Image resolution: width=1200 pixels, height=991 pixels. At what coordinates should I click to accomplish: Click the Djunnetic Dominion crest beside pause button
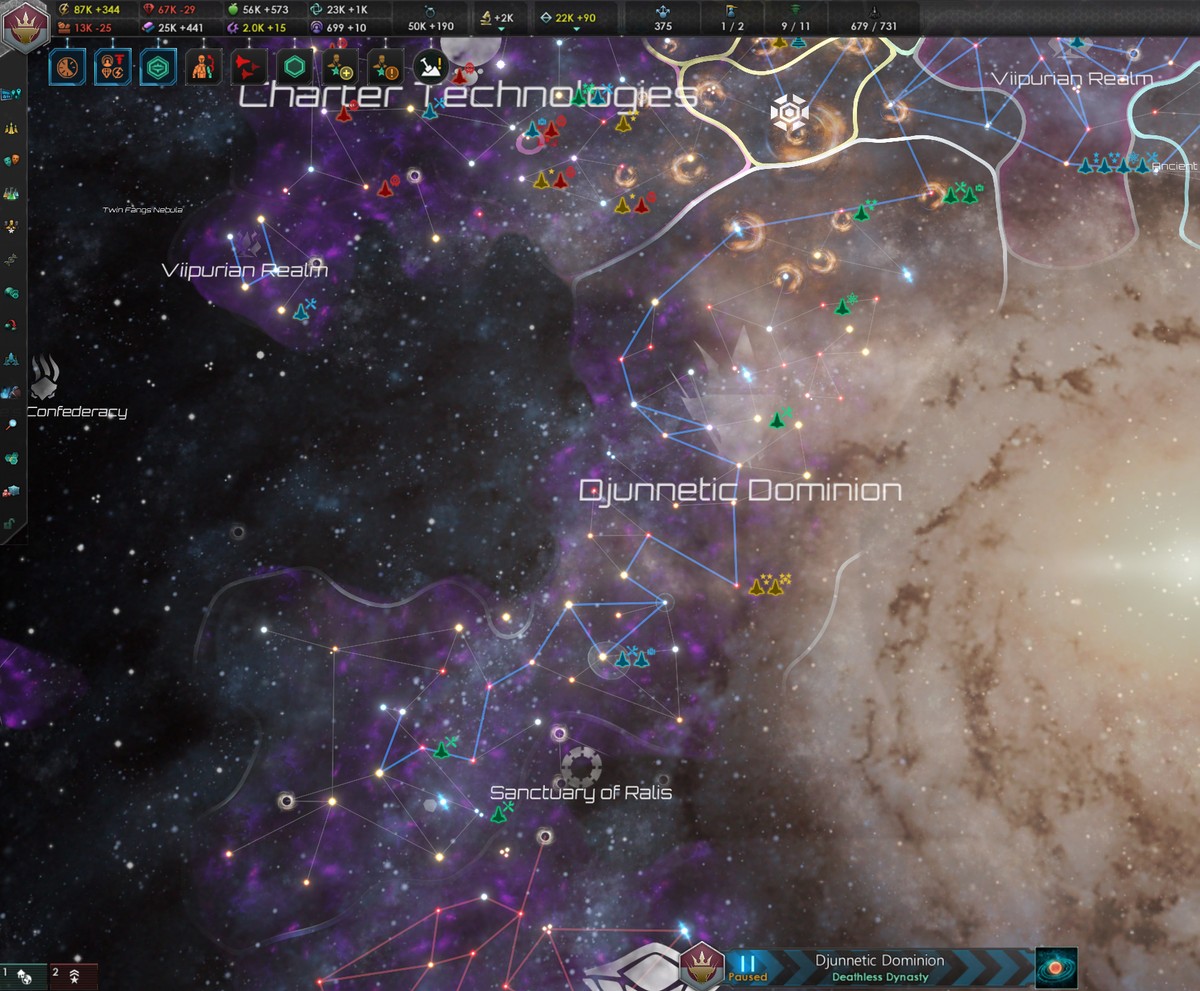click(x=702, y=967)
